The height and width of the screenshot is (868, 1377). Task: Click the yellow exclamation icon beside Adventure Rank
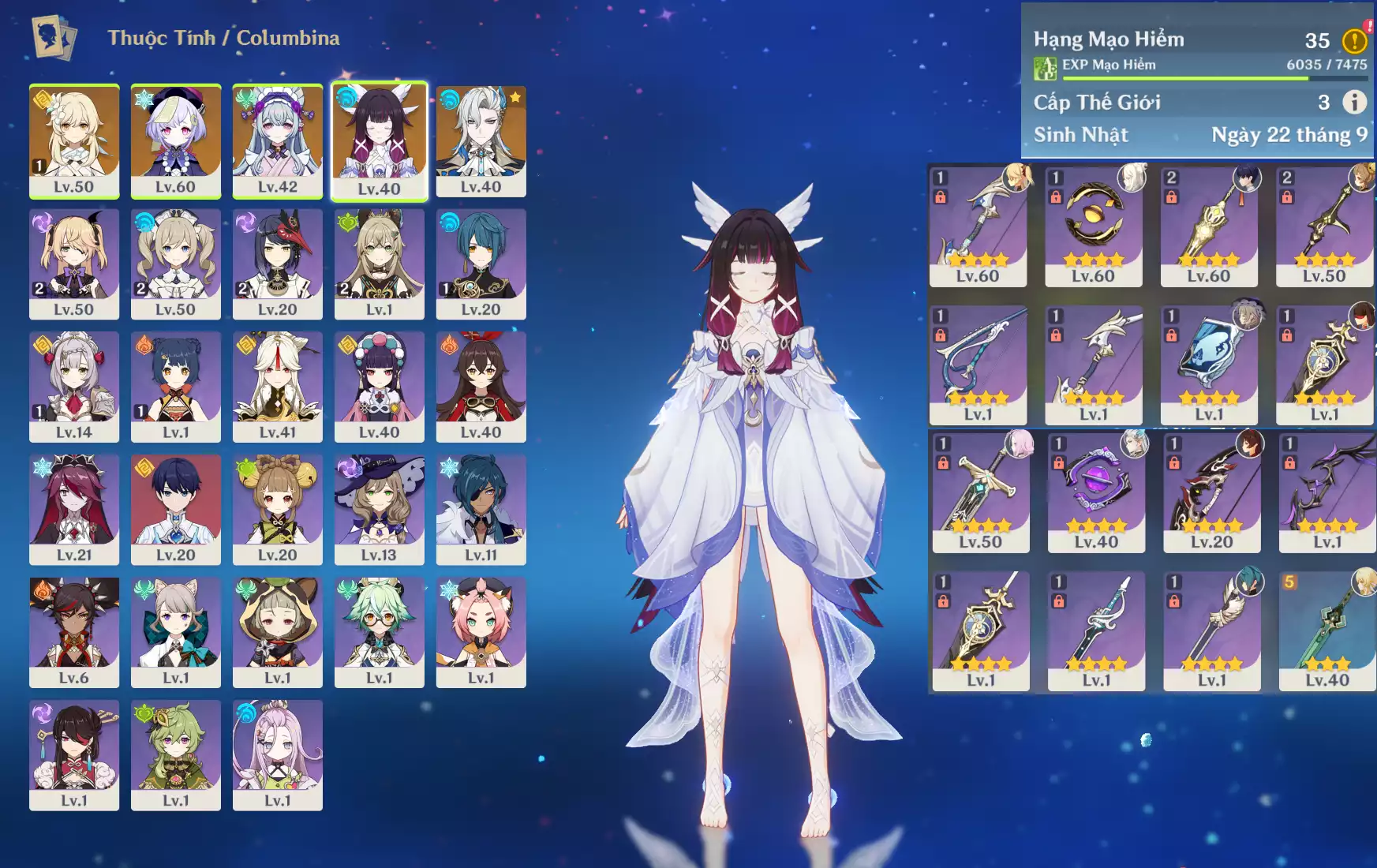[x=1354, y=40]
